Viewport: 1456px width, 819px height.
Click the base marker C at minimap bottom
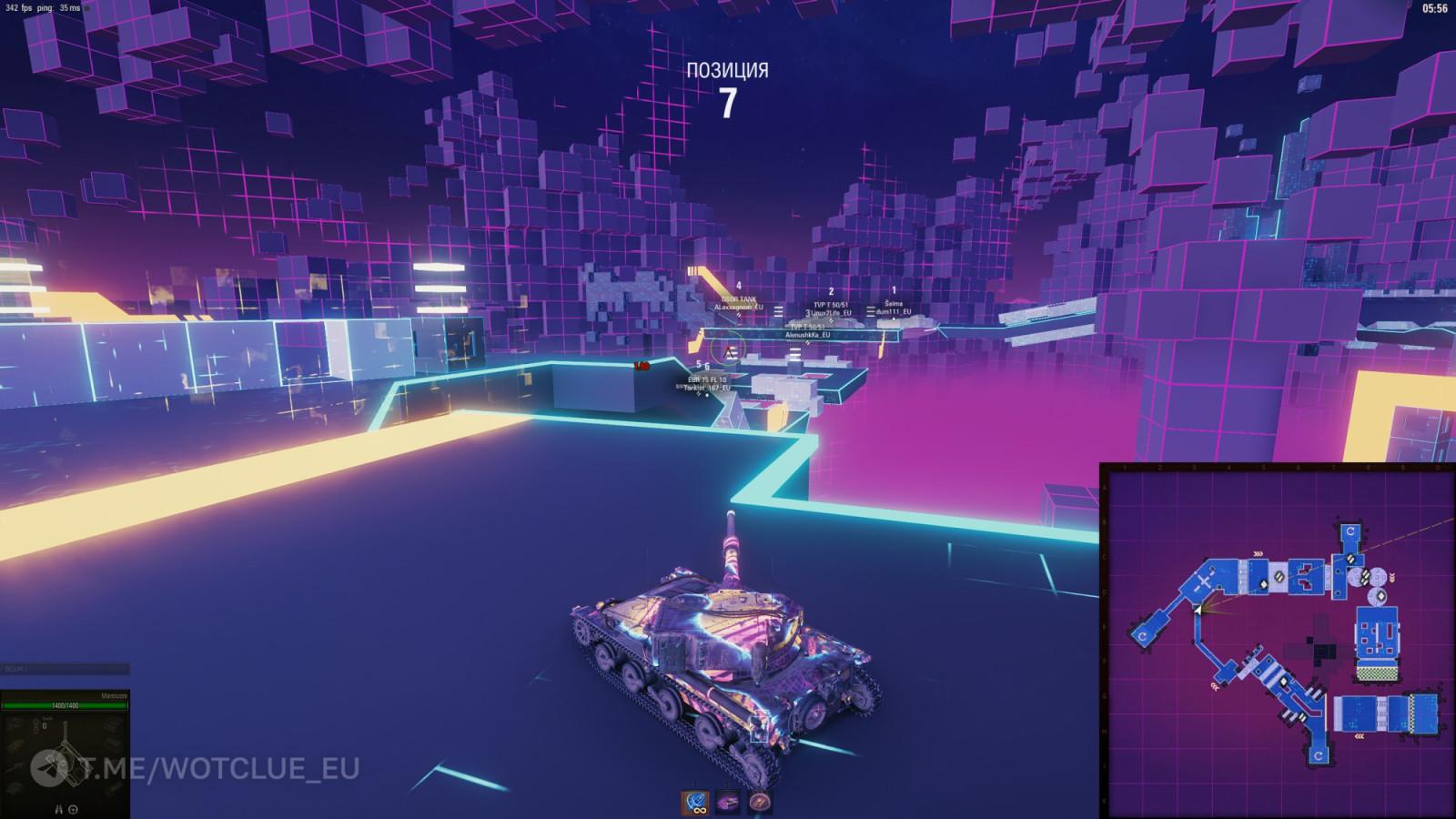click(x=1319, y=755)
